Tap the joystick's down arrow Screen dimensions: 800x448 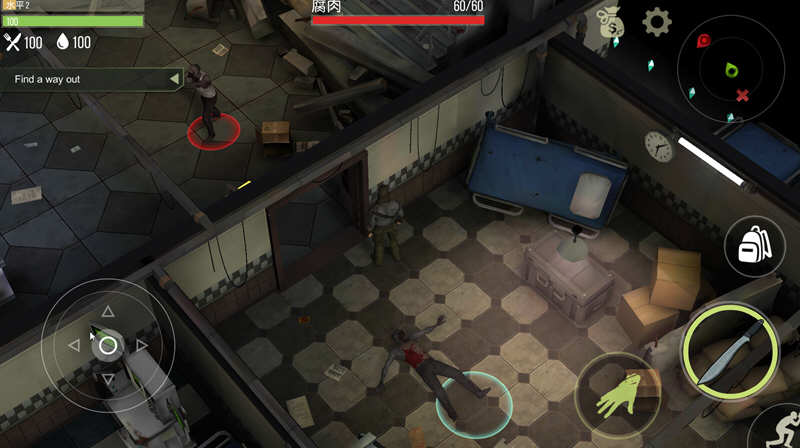108,379
